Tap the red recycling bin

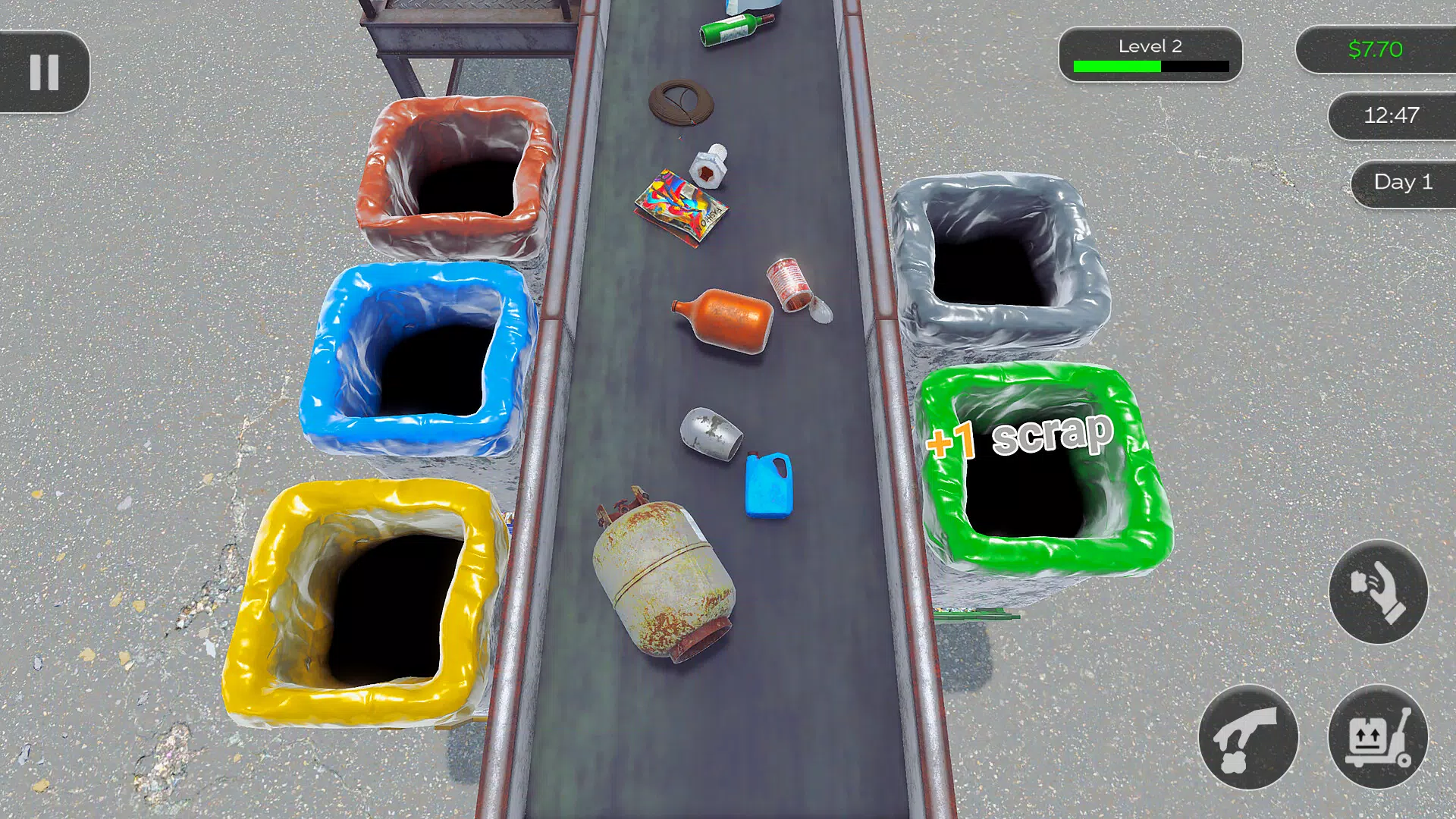point(455,174)
